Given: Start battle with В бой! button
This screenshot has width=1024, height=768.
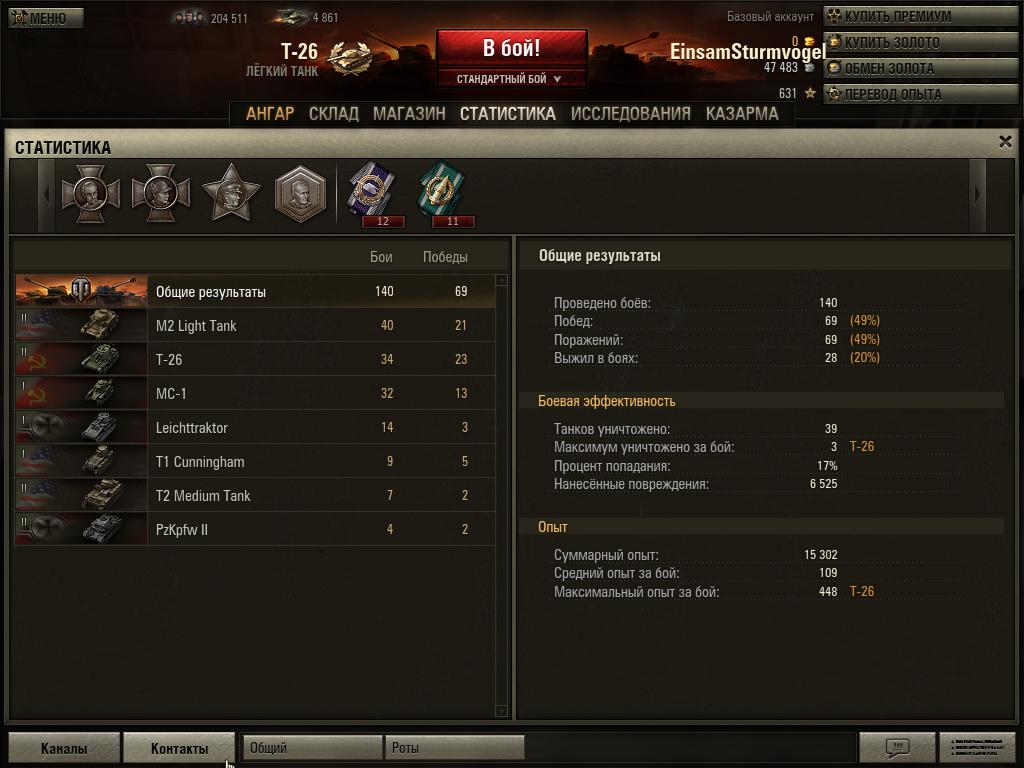Looking at the screenshot, I should pos(511,48).
